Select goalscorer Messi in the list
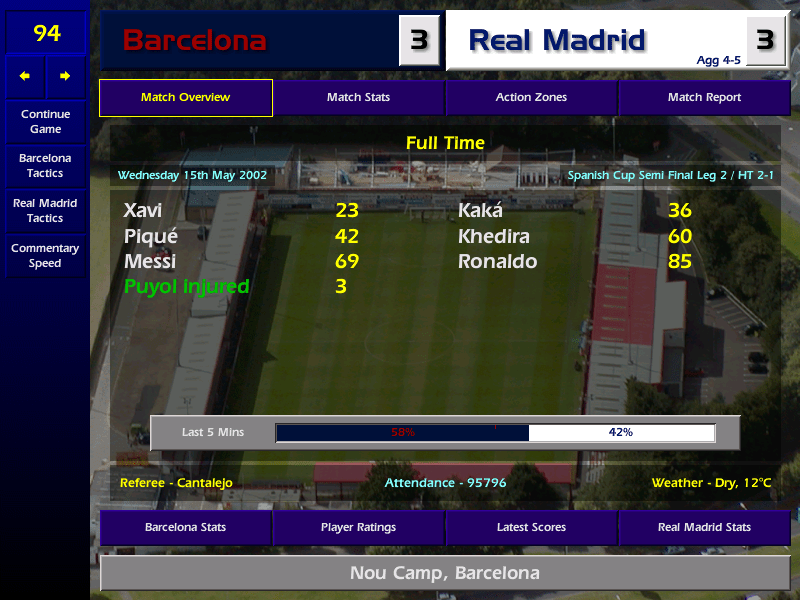This screenshot has height=600, width=800. coord(150,262)
